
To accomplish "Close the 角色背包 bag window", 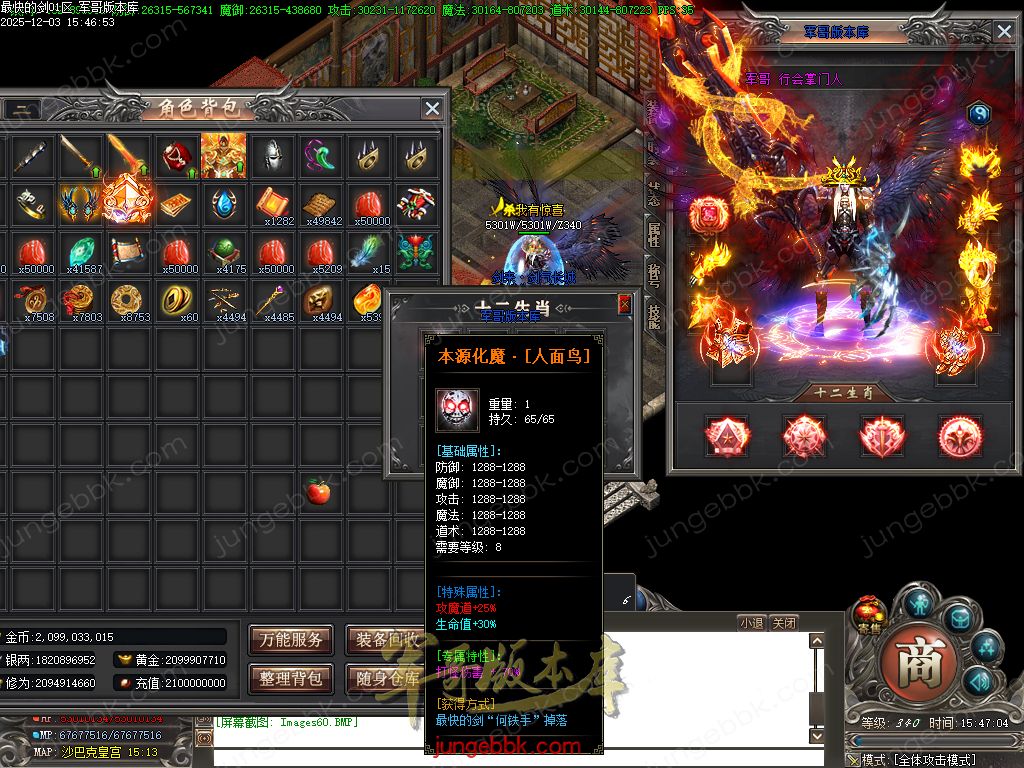I will point(432,108).
